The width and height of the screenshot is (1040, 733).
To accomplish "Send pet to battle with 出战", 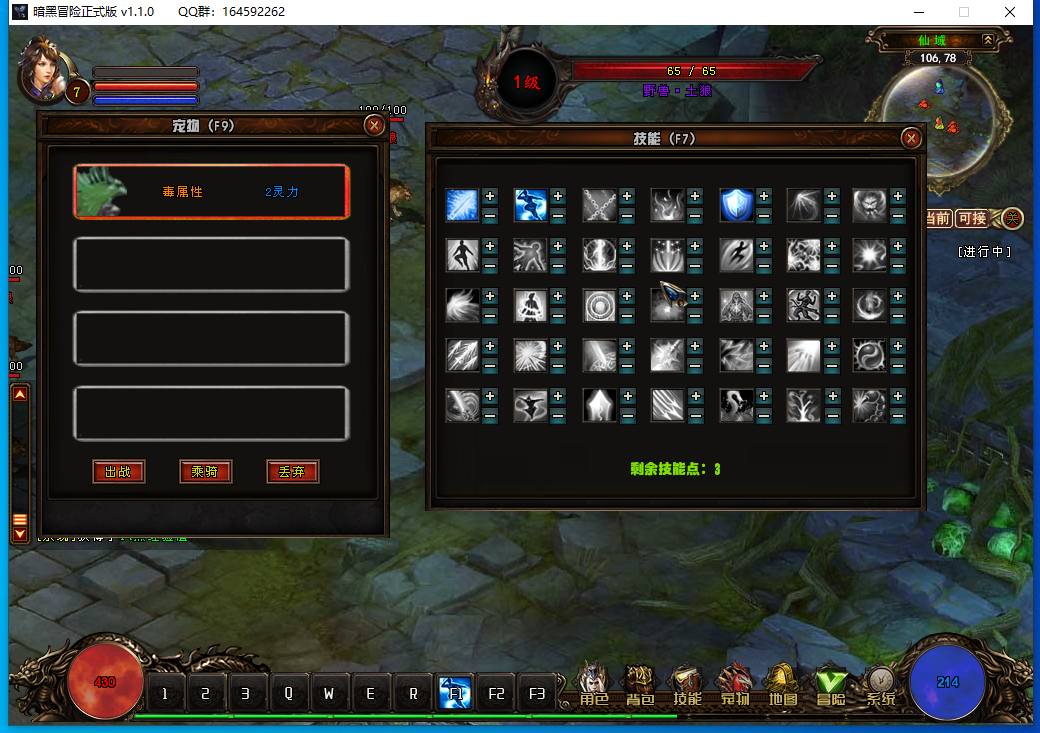I will pyautogui.click(x=118, y=472).
